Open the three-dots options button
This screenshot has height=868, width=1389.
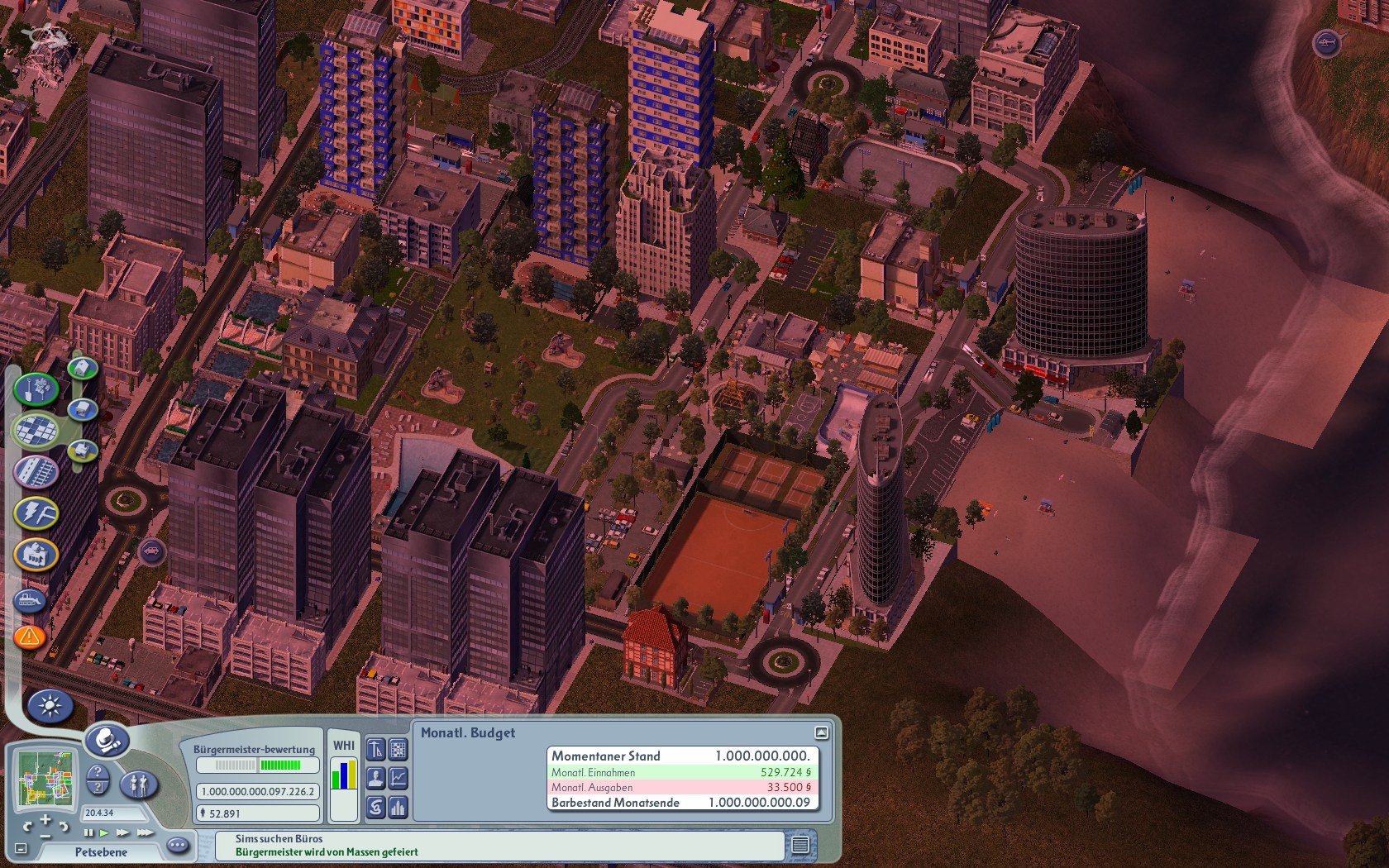177,845
